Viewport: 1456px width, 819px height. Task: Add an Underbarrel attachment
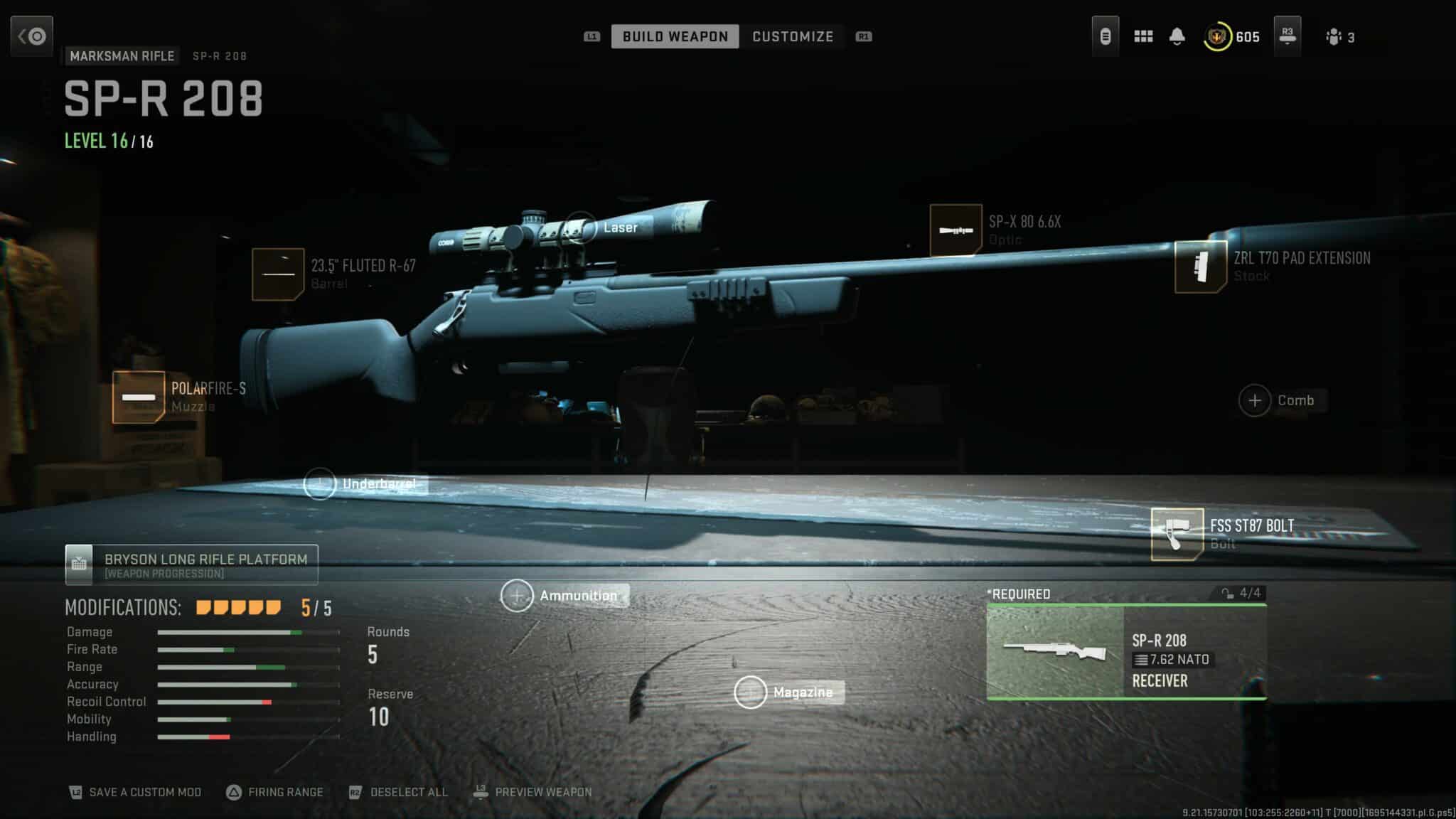pyautogui.click(x=320, y=484)
